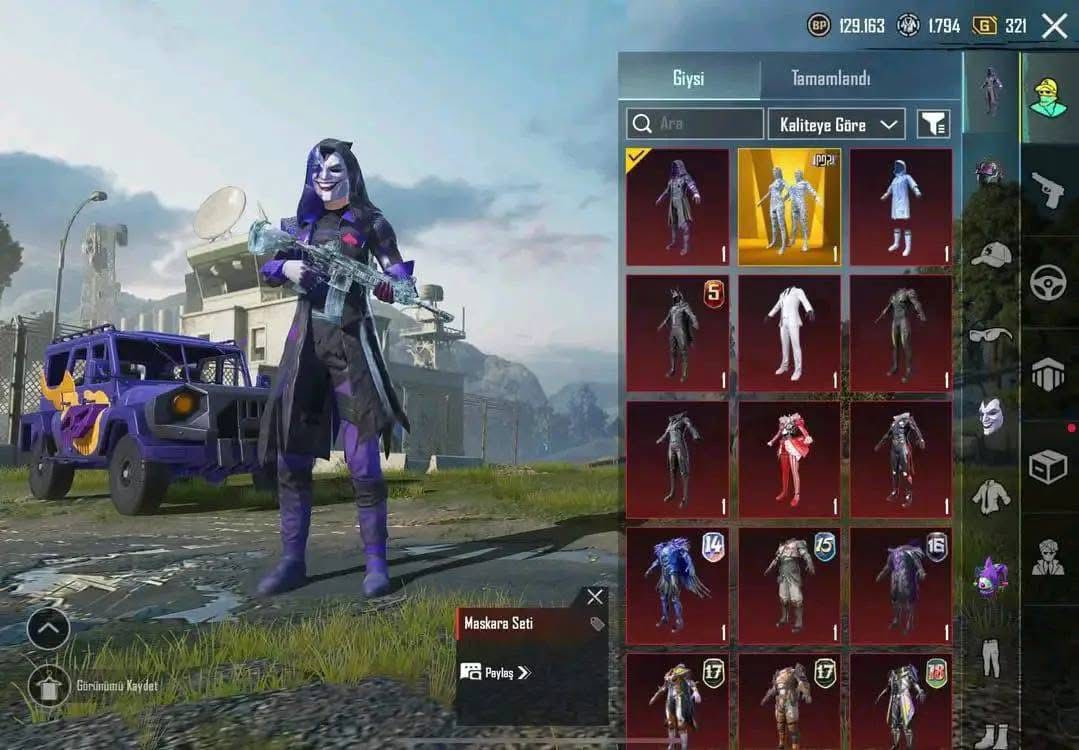Close the inventory screen with the top X
This screenshot has width=1079, height=750.
coord(1054,26)
